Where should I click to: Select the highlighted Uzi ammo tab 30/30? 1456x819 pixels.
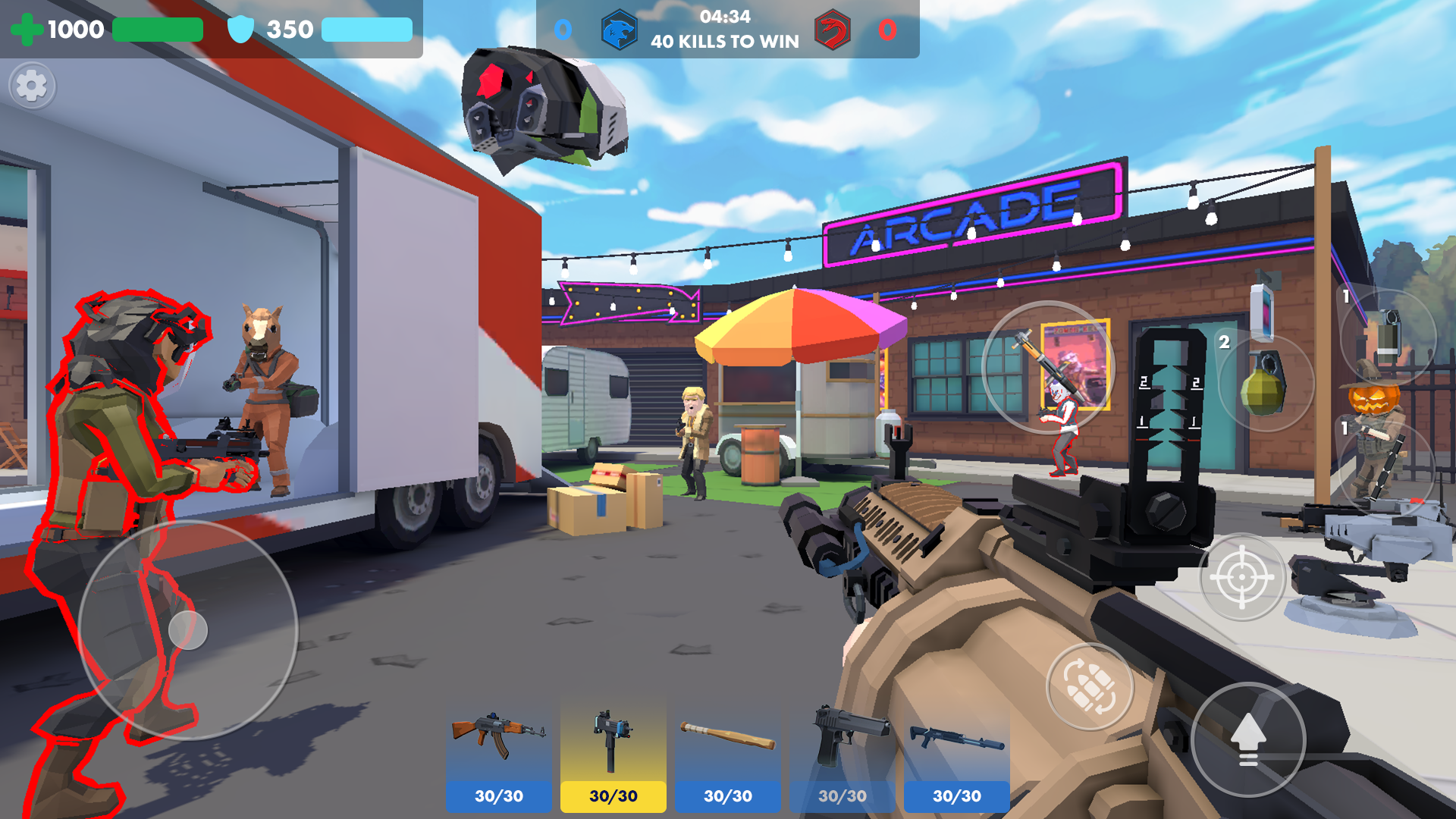tap(613, 795)
